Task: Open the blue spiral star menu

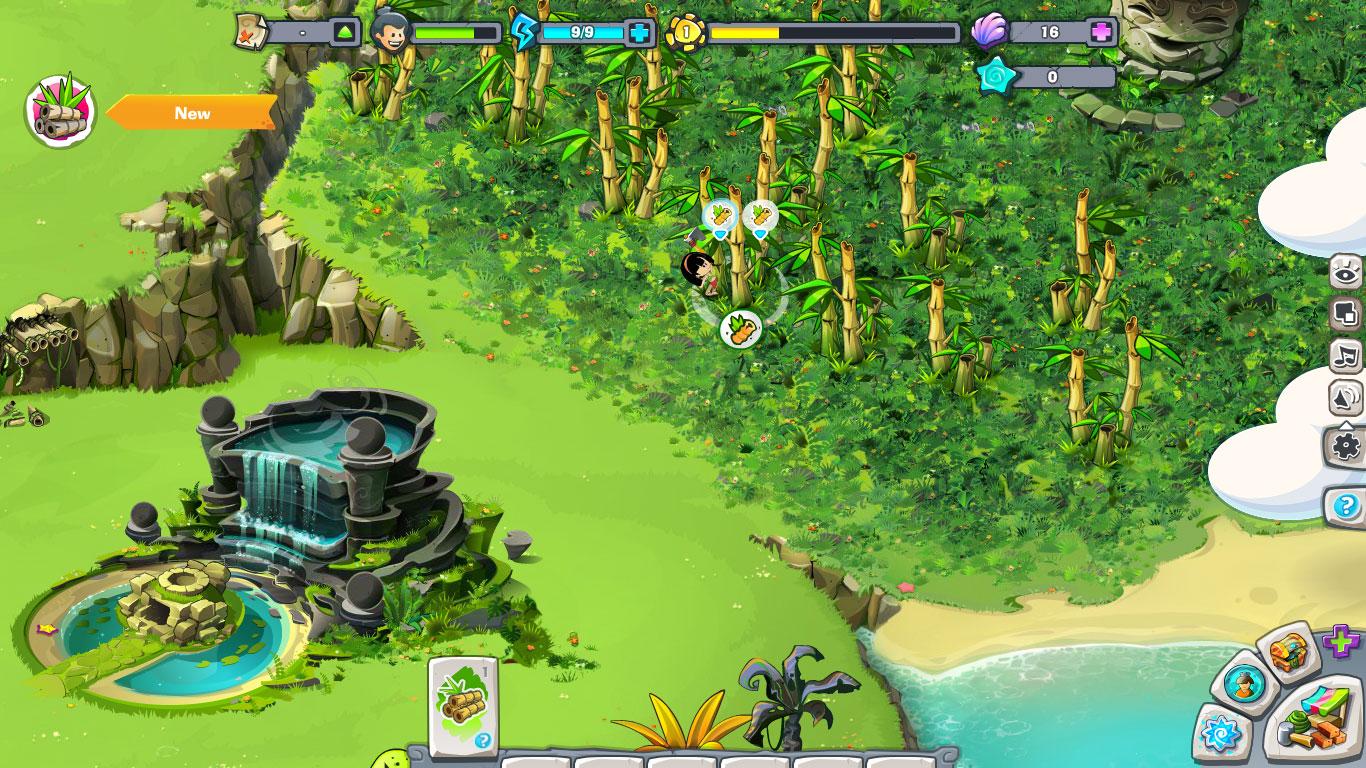Action: (1222, 735)
